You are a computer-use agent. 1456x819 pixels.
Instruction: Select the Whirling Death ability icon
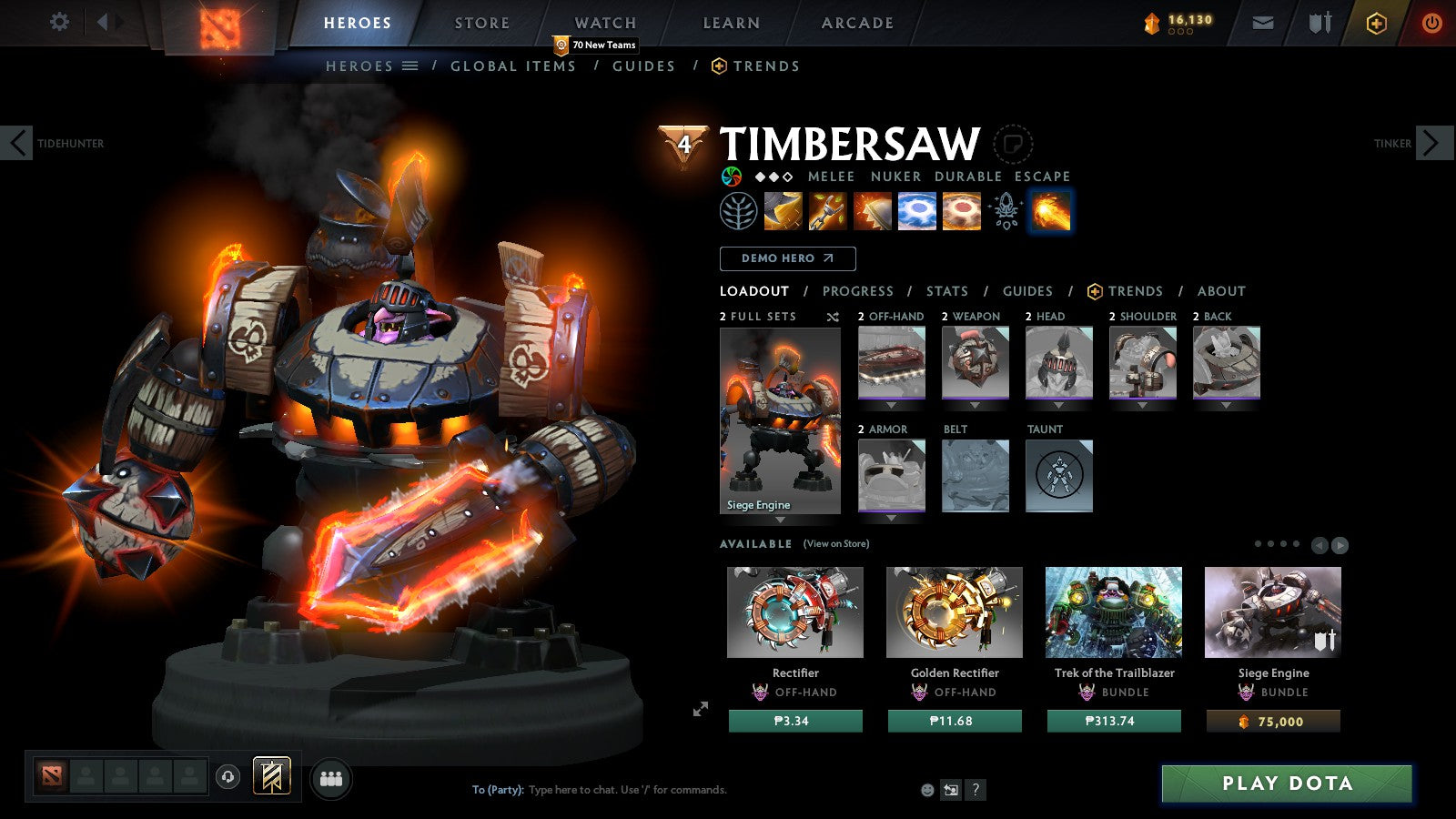point(784,211)
